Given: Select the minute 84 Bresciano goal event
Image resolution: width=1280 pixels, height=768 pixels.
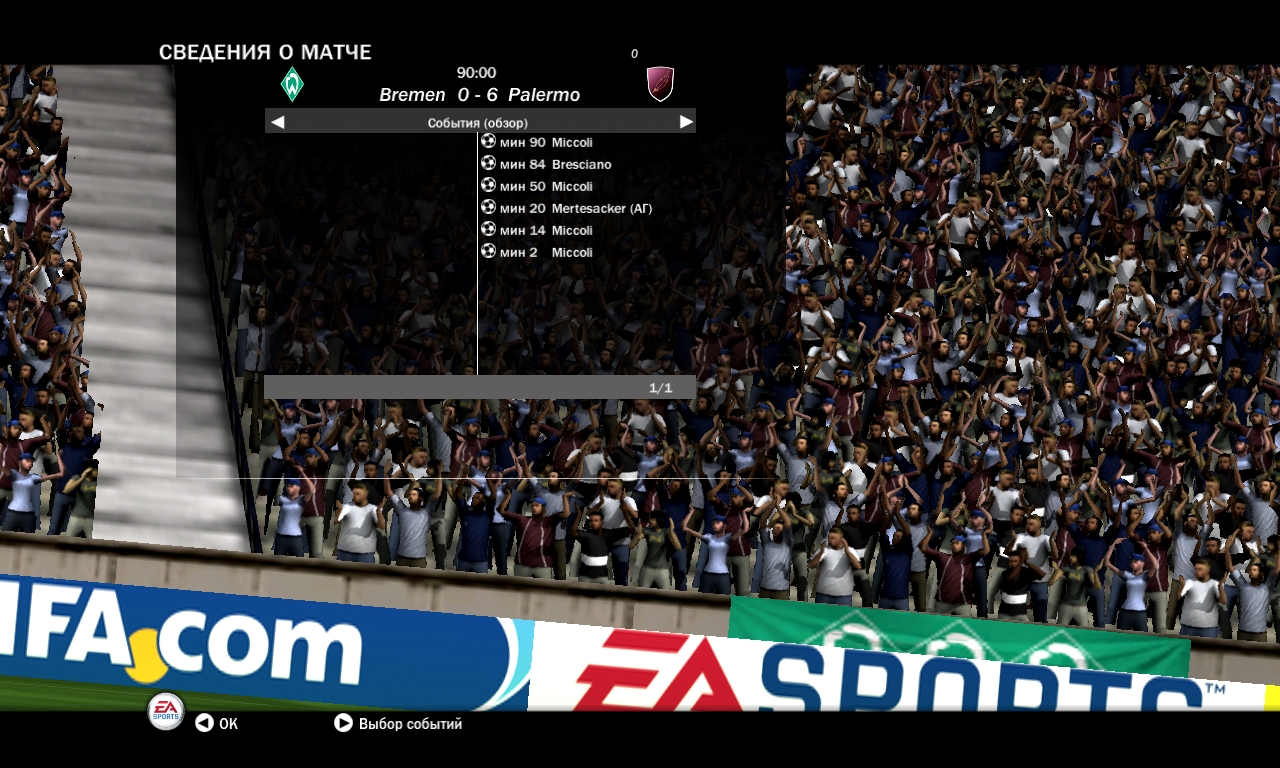Looking at the screenshot, I should (x=555, y=164).
